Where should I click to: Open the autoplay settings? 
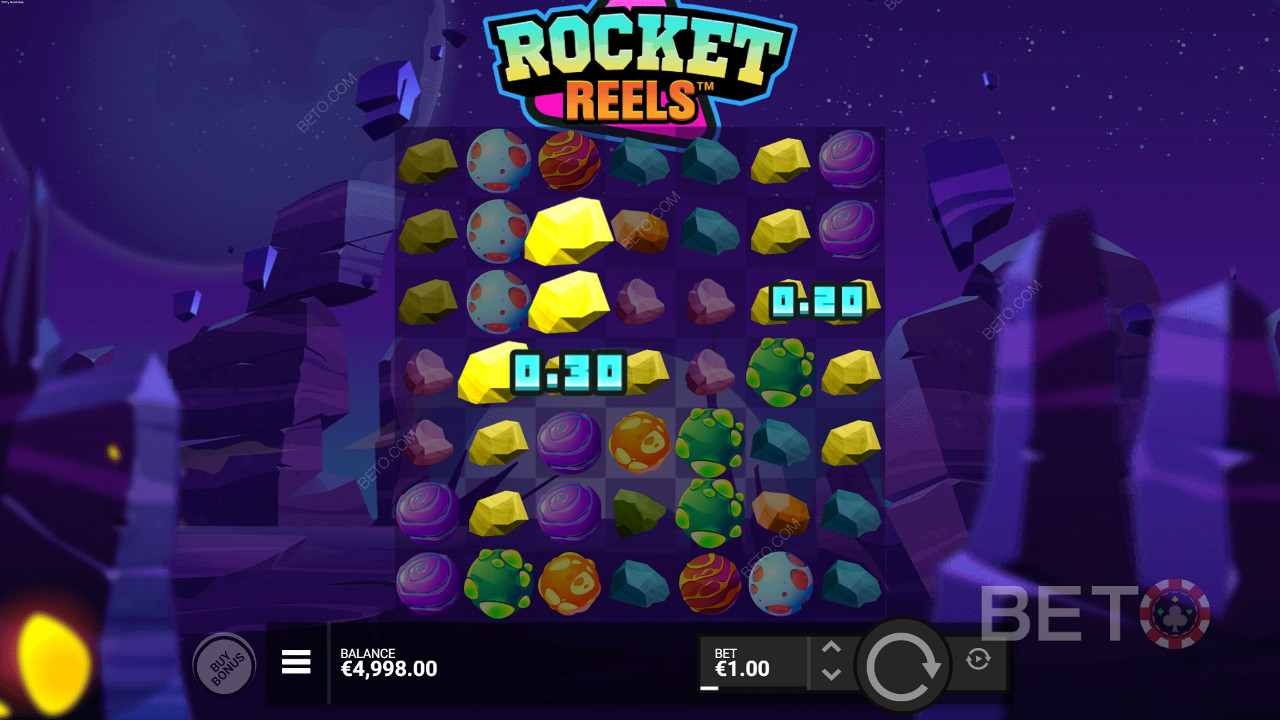[x=978, y=659]
